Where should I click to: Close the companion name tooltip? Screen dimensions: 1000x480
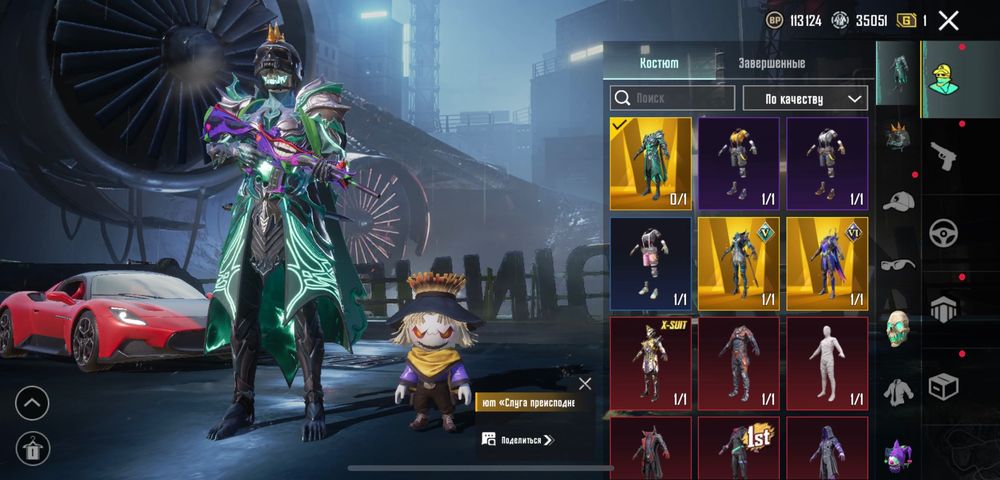[585, 383]
